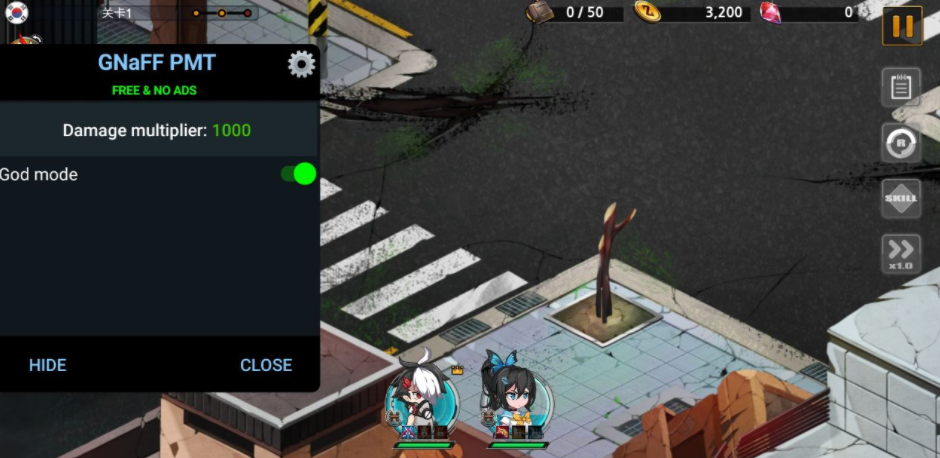Screen dimensions: 940x458
Task: Pause the game with the orange button
Action: pyautogui.click(x=902, y=26)
